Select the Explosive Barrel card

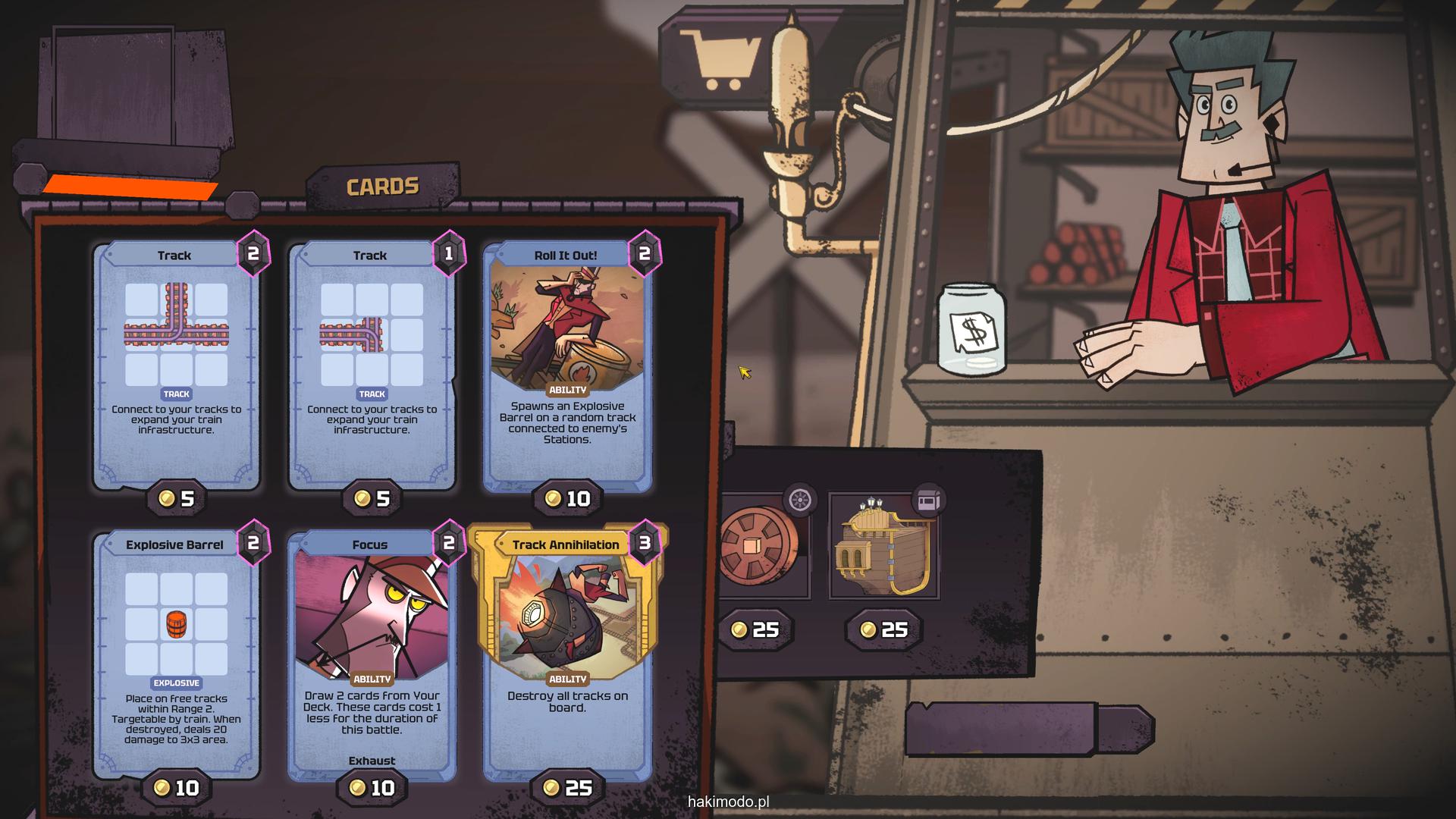[x=176, y=654]
